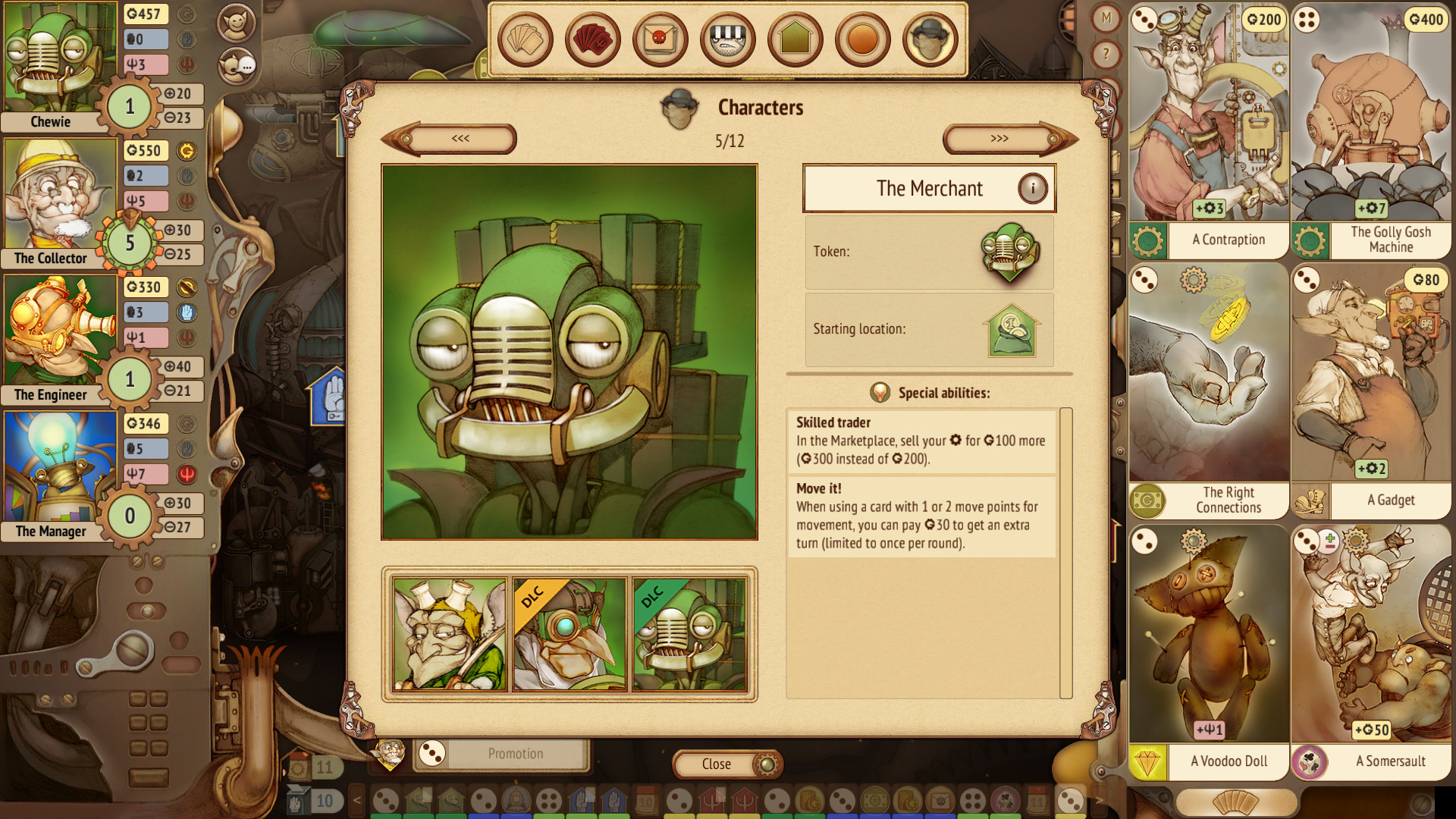Close the Characters window

(716, 764)
